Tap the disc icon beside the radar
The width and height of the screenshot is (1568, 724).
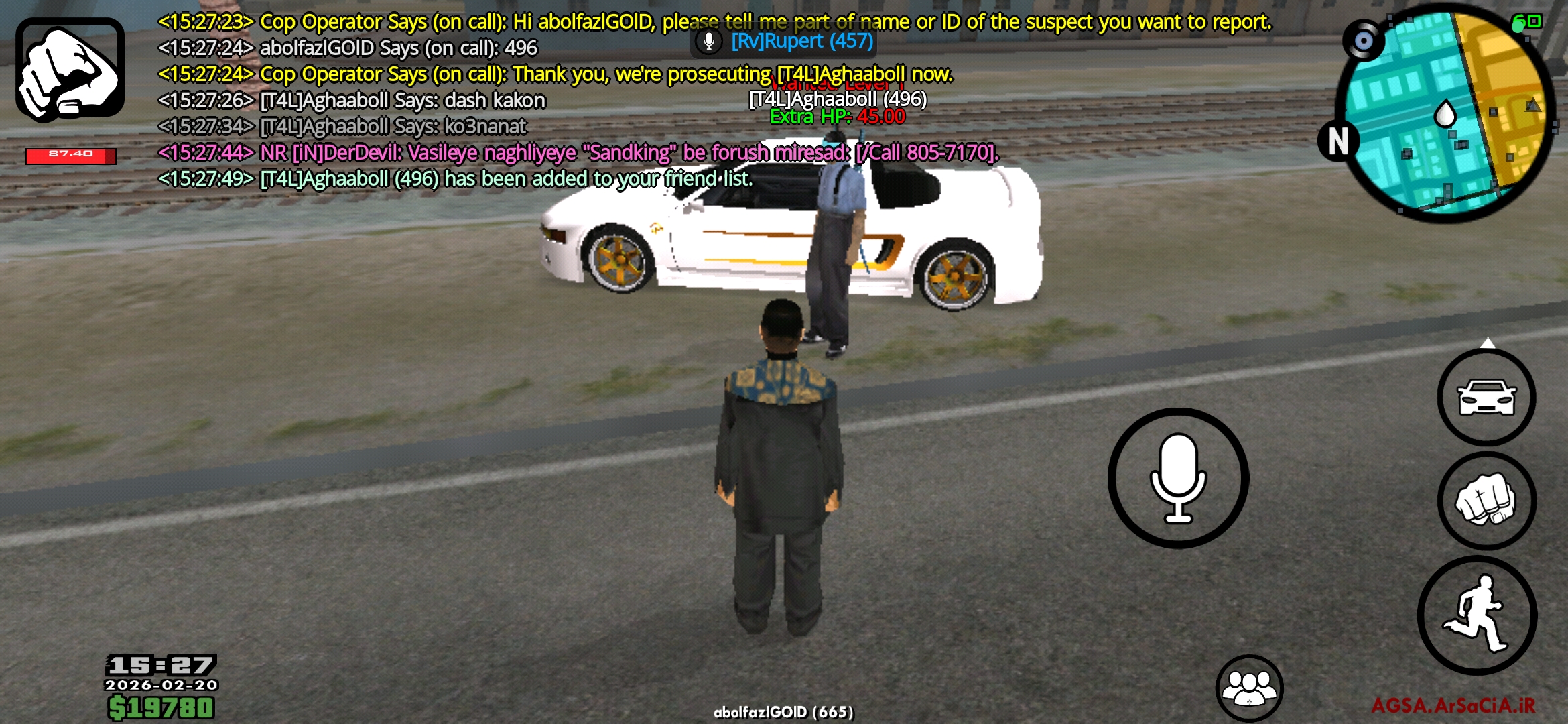pyautogui.click(x=1363, y=41)
